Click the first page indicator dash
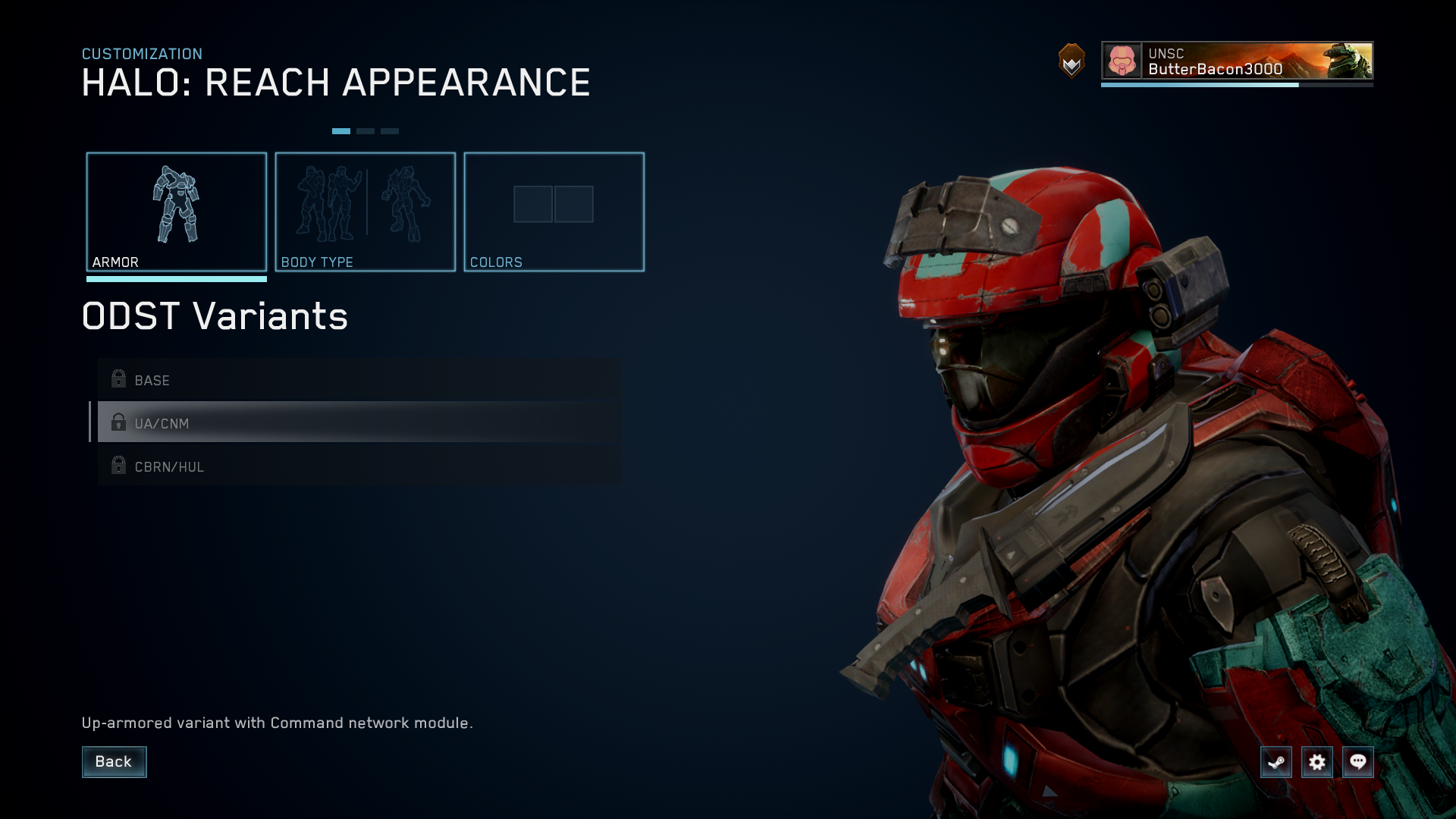The height and width of the screenshot is (819, 1456). pyautogui.click(x=343, y=130)
